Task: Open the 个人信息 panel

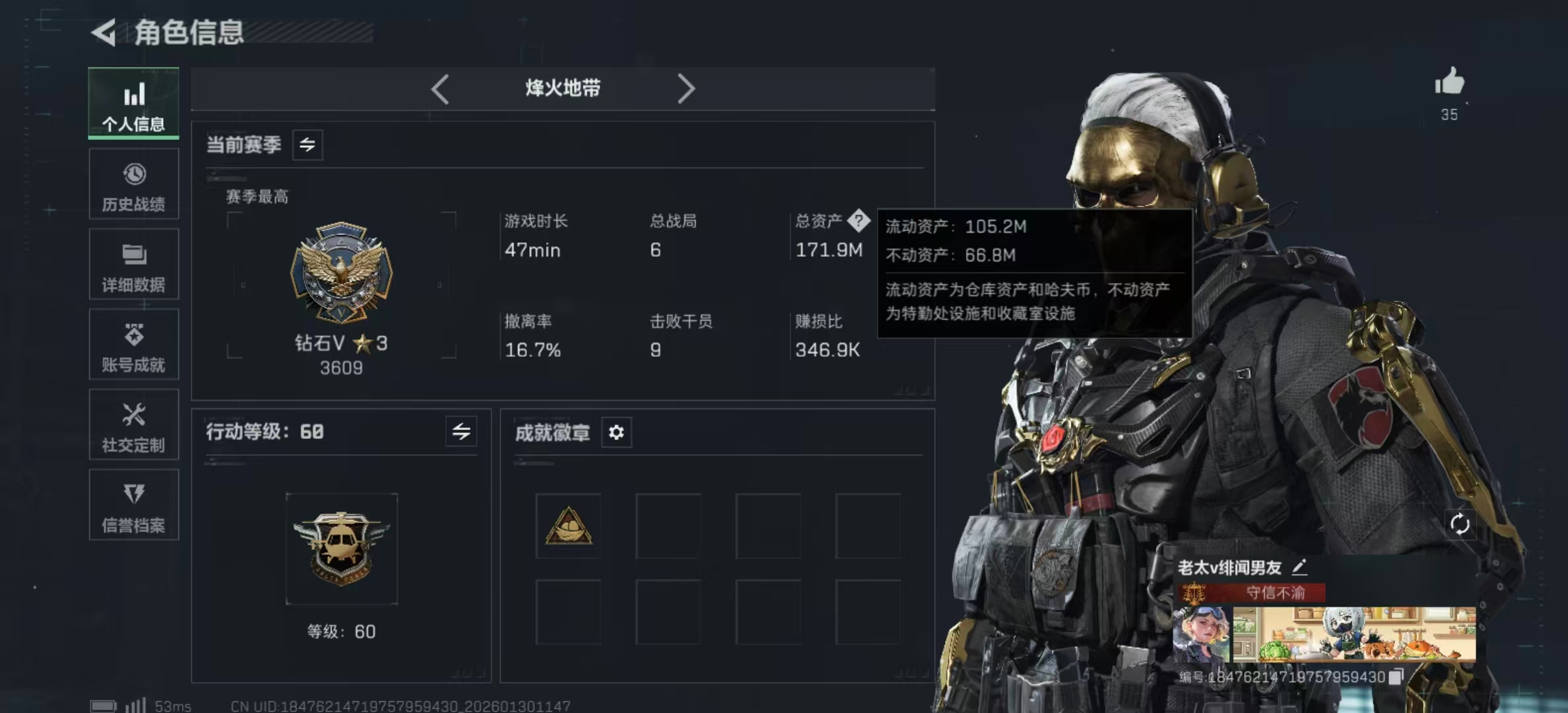Action: (134, 106)
